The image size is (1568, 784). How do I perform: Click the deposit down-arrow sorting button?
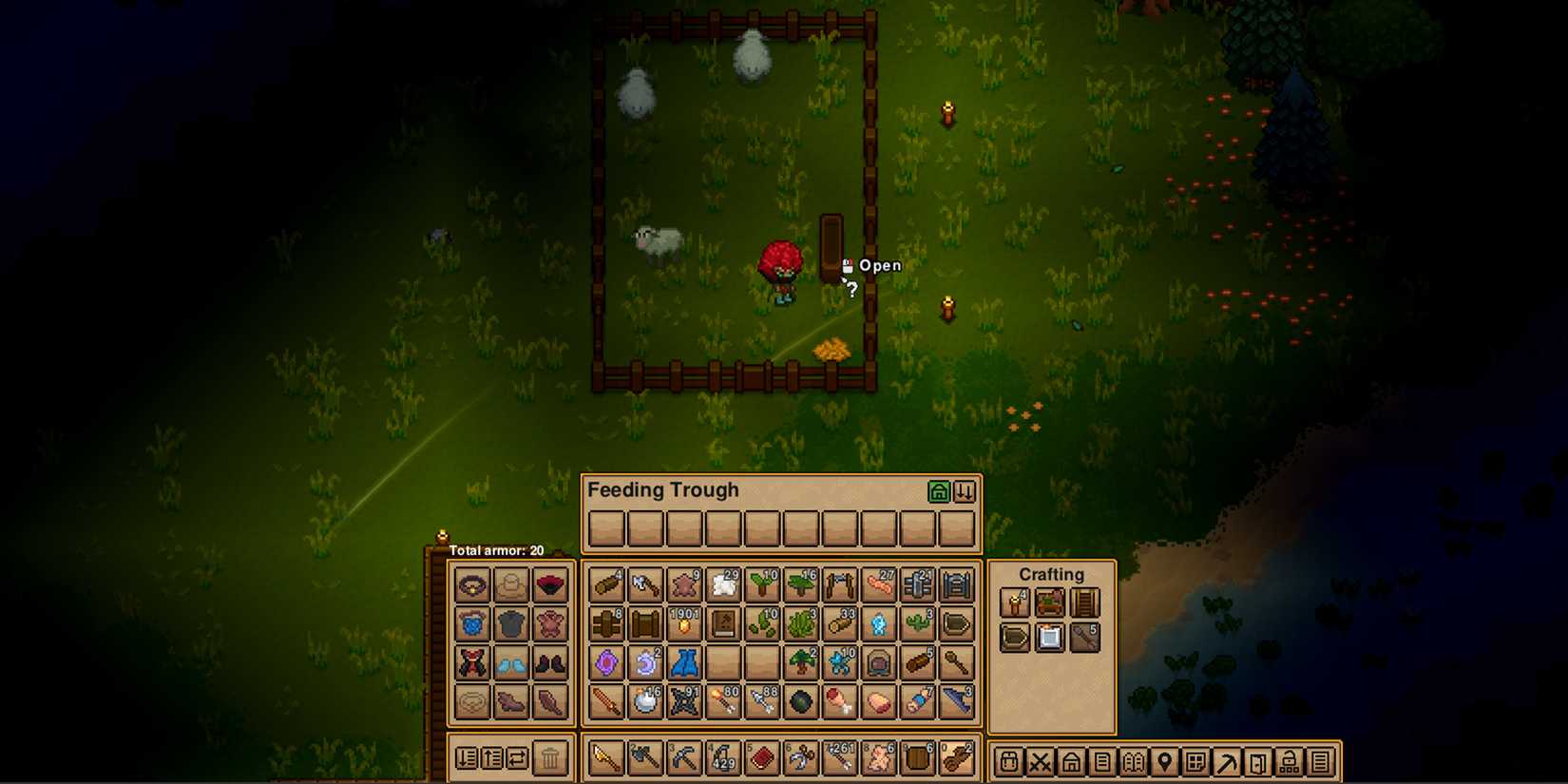[x=466, y=757]
